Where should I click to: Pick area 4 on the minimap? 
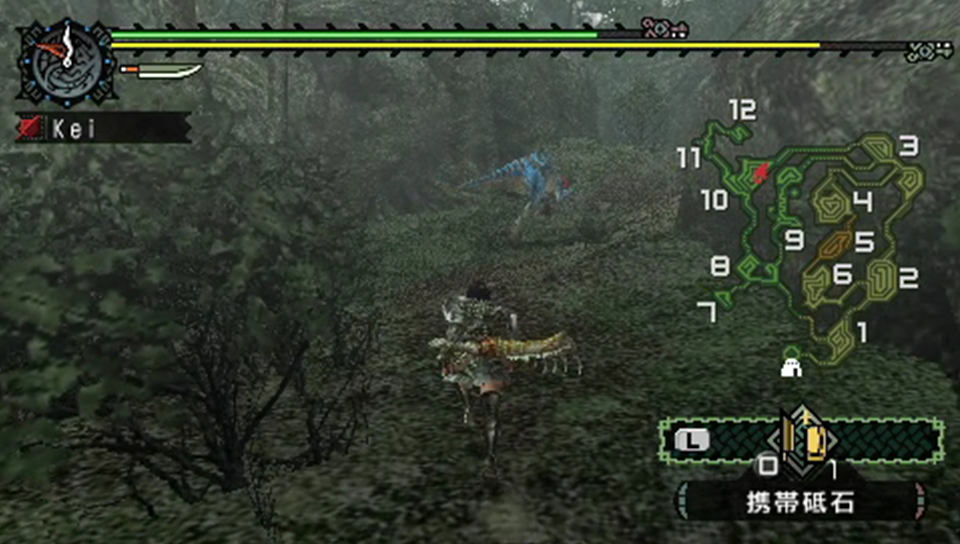862,202
